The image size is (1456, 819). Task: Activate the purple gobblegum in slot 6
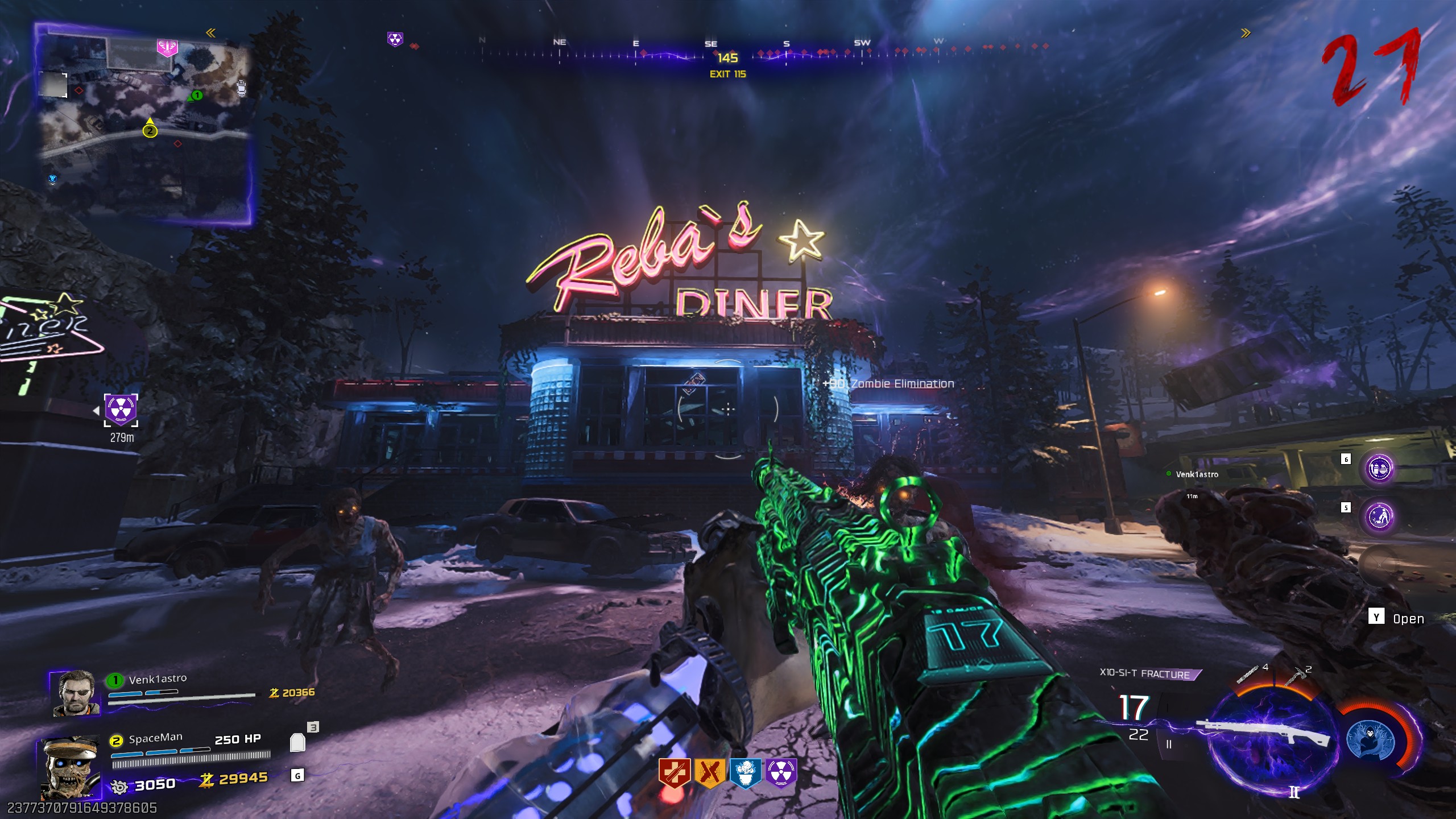point(1379,469)
